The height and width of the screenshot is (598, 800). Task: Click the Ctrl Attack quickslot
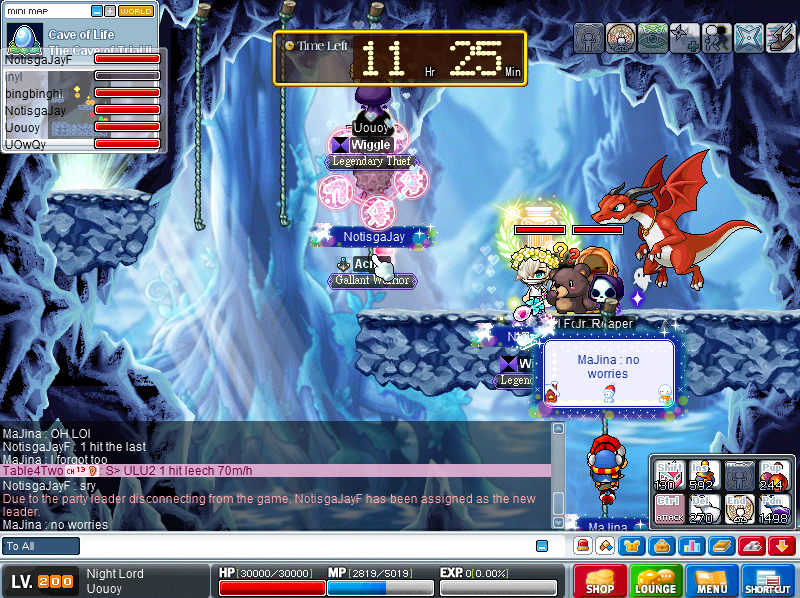[x=670, y=509]
